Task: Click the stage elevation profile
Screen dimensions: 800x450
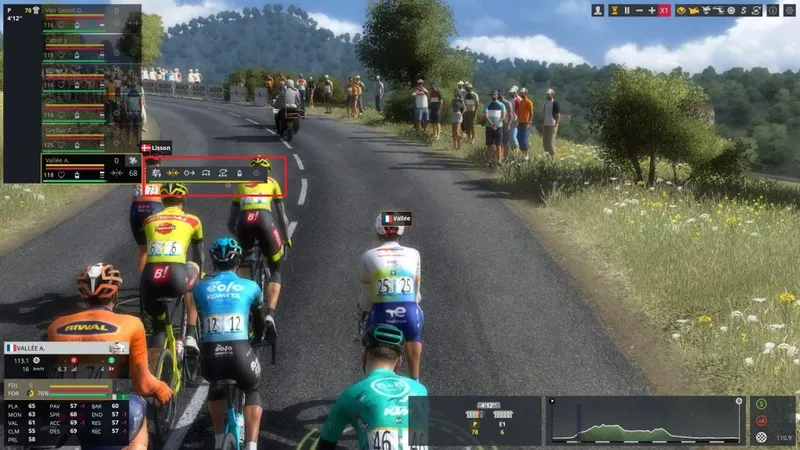Action: point(645,422)
